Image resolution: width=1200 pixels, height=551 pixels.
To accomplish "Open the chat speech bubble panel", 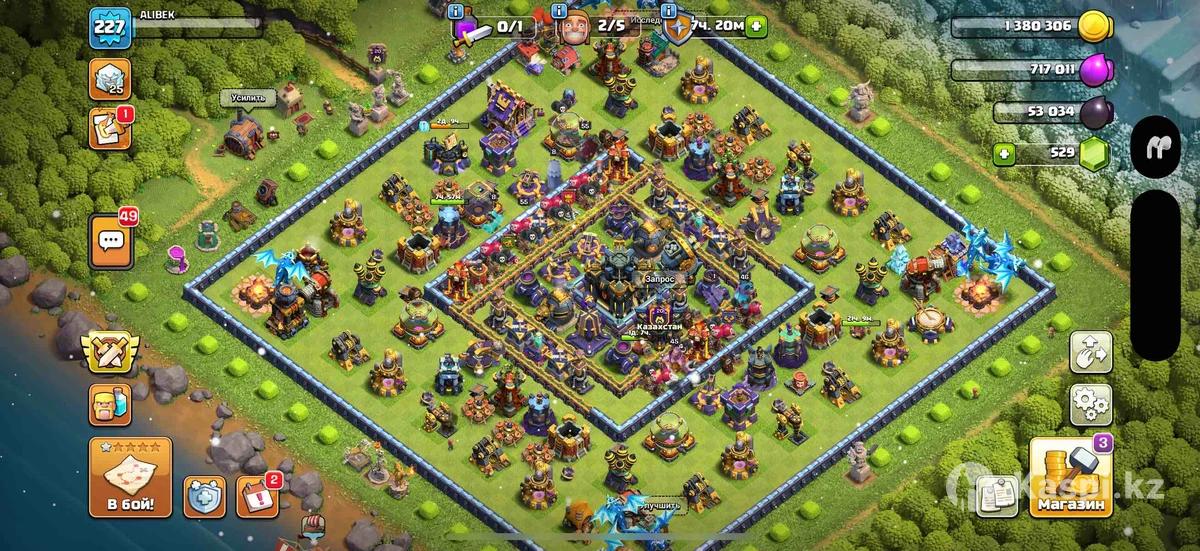I will pos(110,242).
